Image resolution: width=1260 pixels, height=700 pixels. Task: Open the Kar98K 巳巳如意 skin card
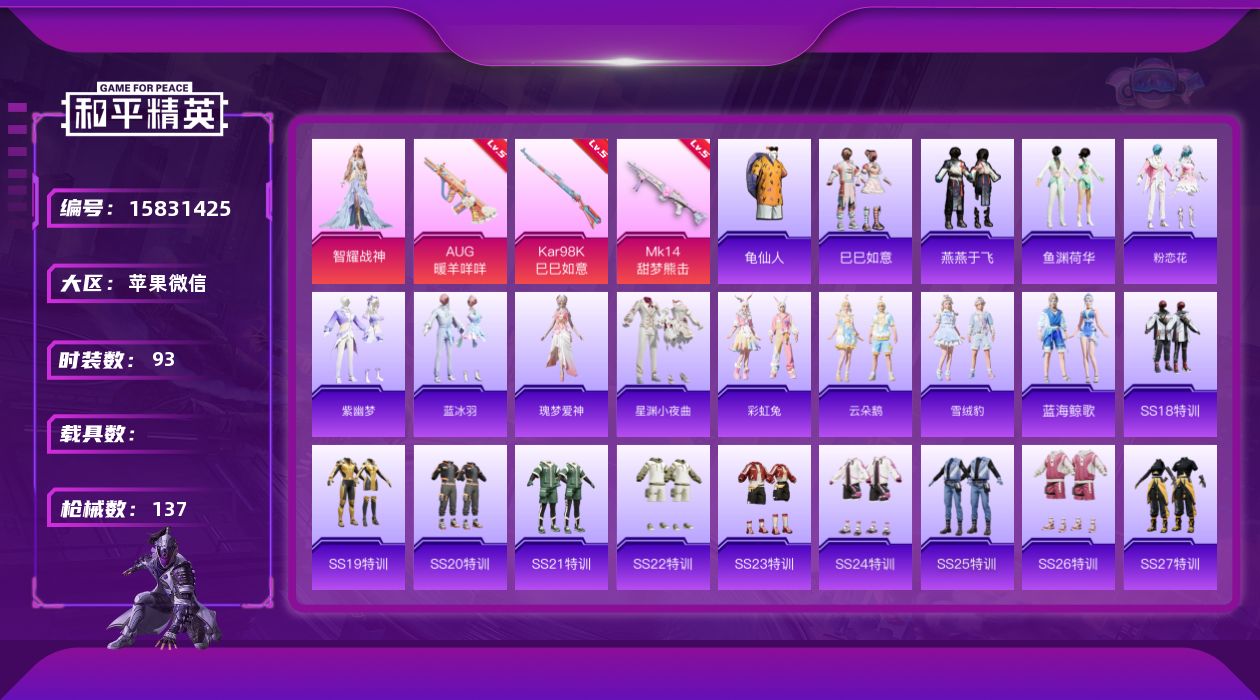(x=561, y=211)
